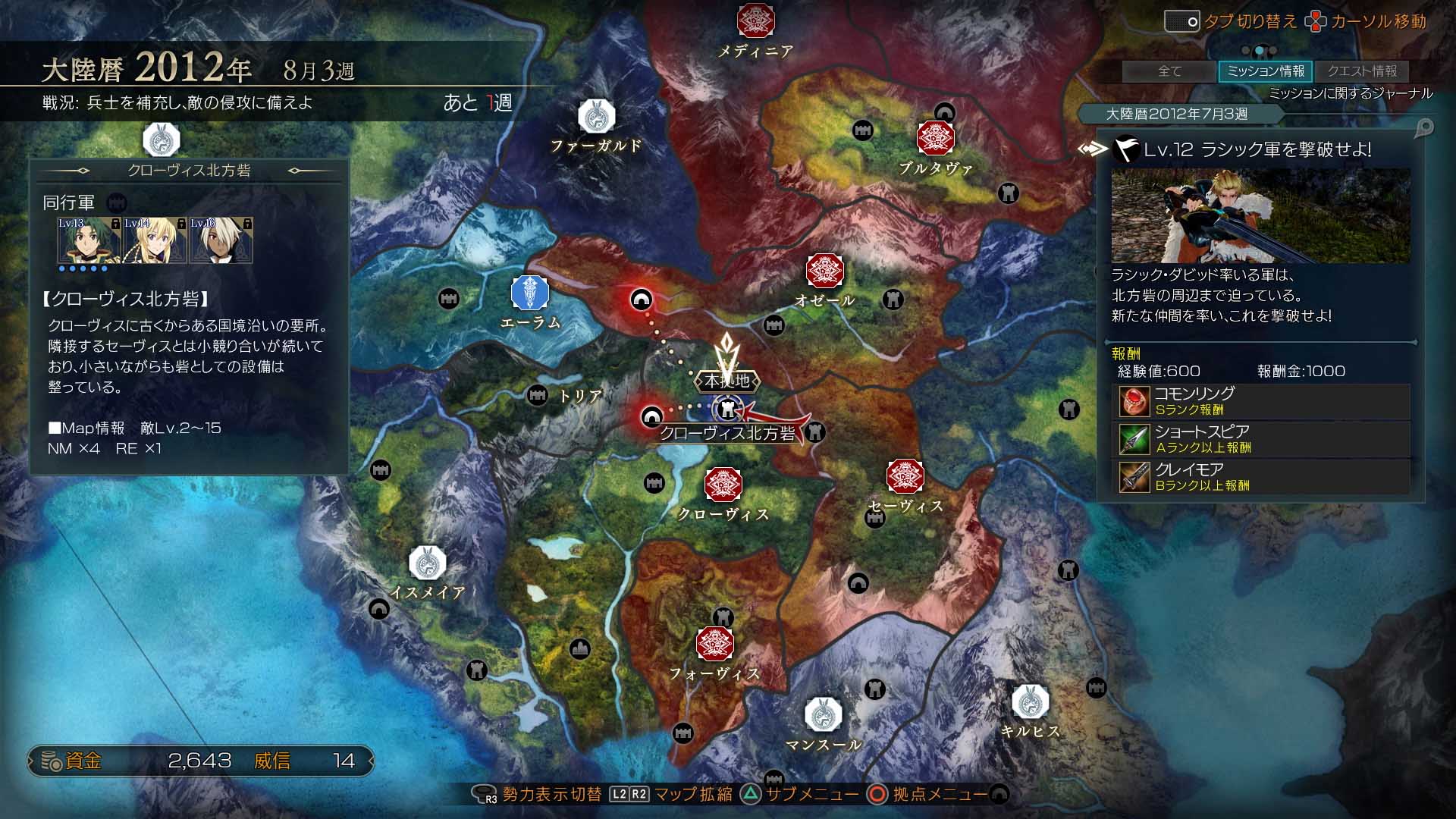The height and width of the screenshot is (819, 1456).
Task: Toggle the lock on the Lv.14 character portrait
Action: [x=180, y=225]
